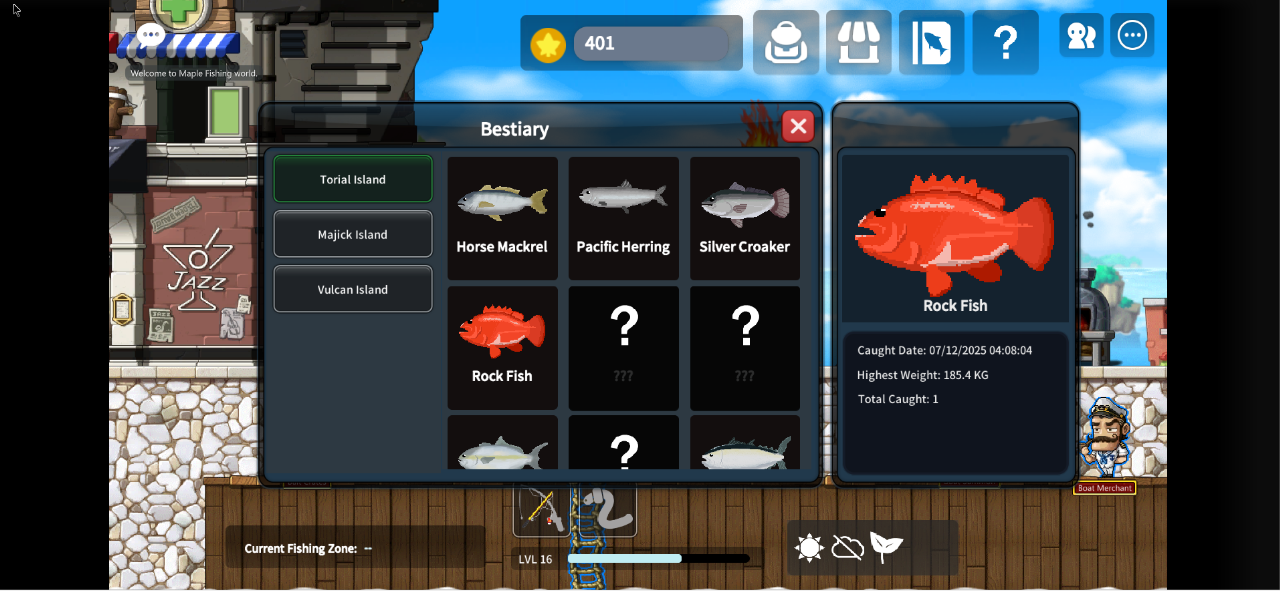Image resolution: width=1280 pixels, height=591 pixels.
Task: Switch to Majick Island tab
Action: coord(353,234)
